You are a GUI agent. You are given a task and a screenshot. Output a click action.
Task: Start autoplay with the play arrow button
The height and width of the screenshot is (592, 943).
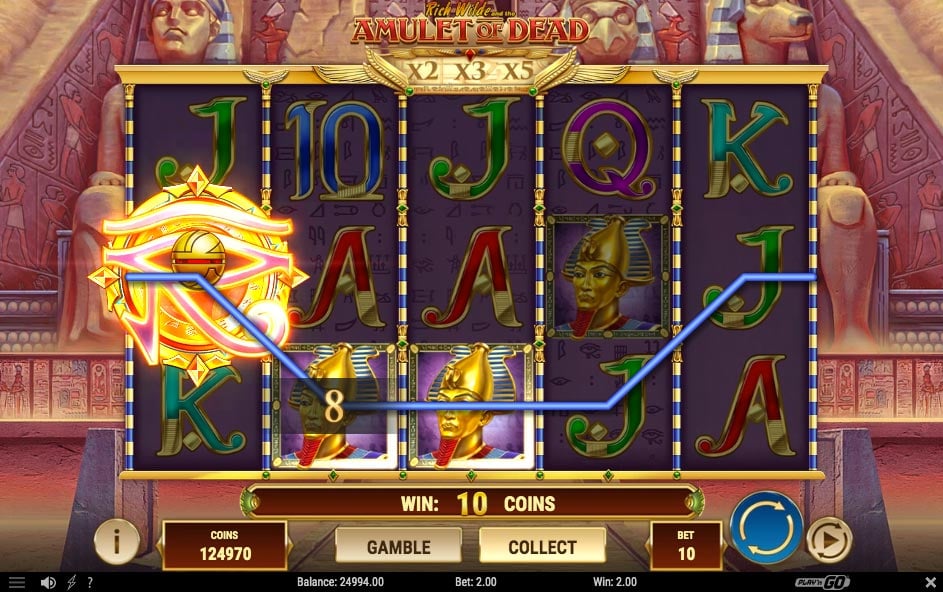(x=828, y=540)
